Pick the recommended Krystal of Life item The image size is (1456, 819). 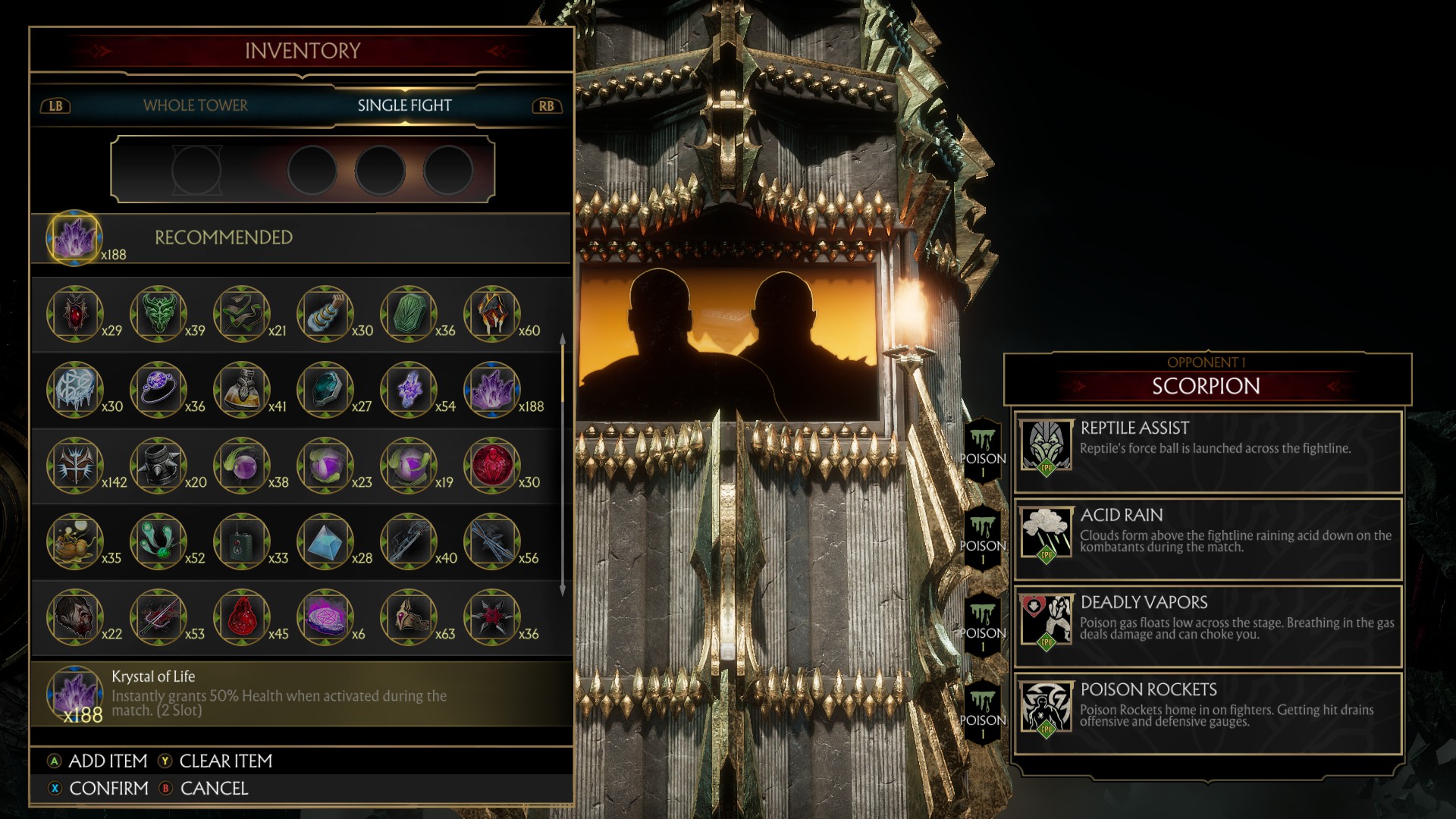click(x=74, y=237)
